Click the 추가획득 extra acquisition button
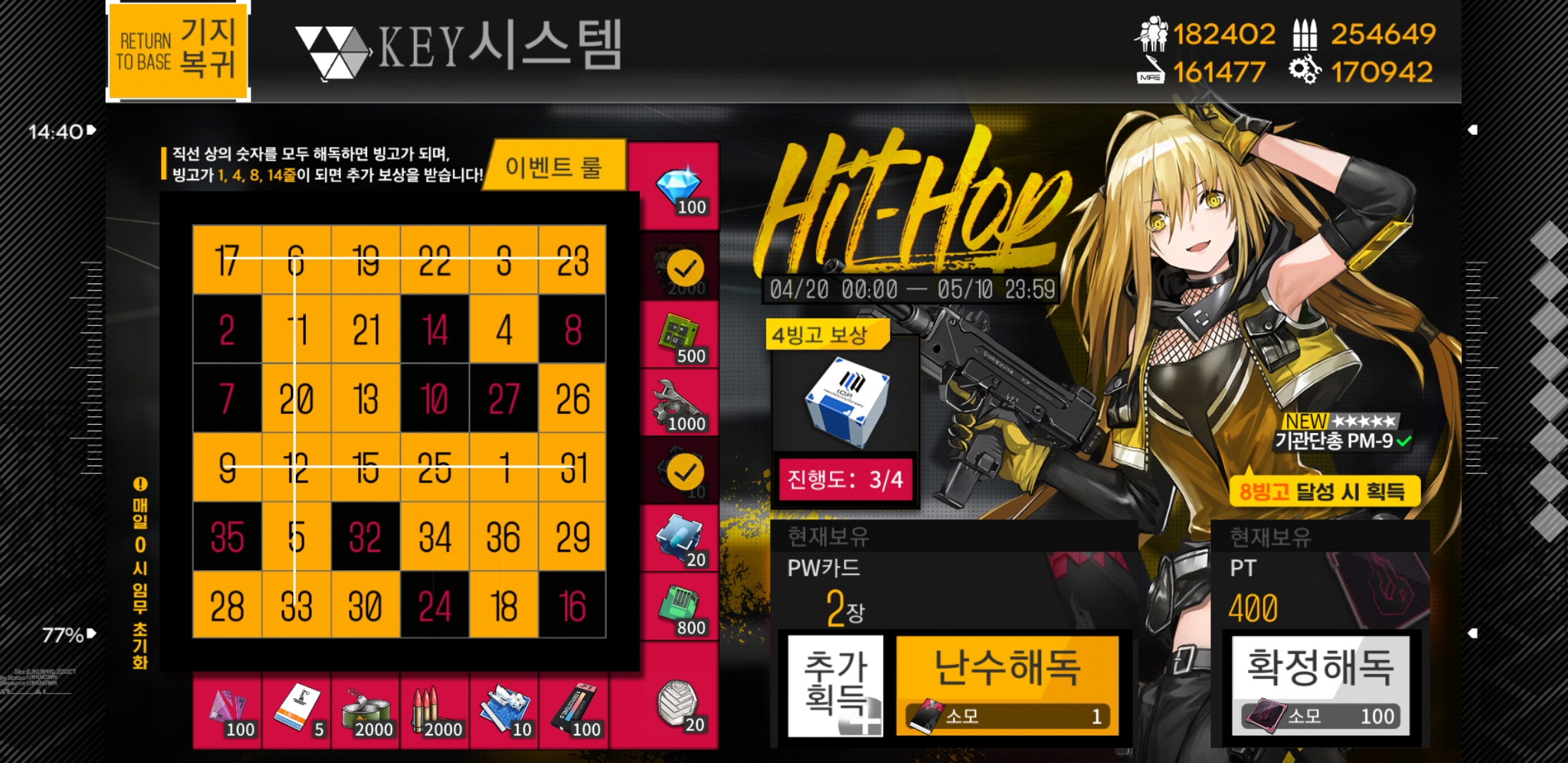This screenshot has width=1568, height=763. 833,685
